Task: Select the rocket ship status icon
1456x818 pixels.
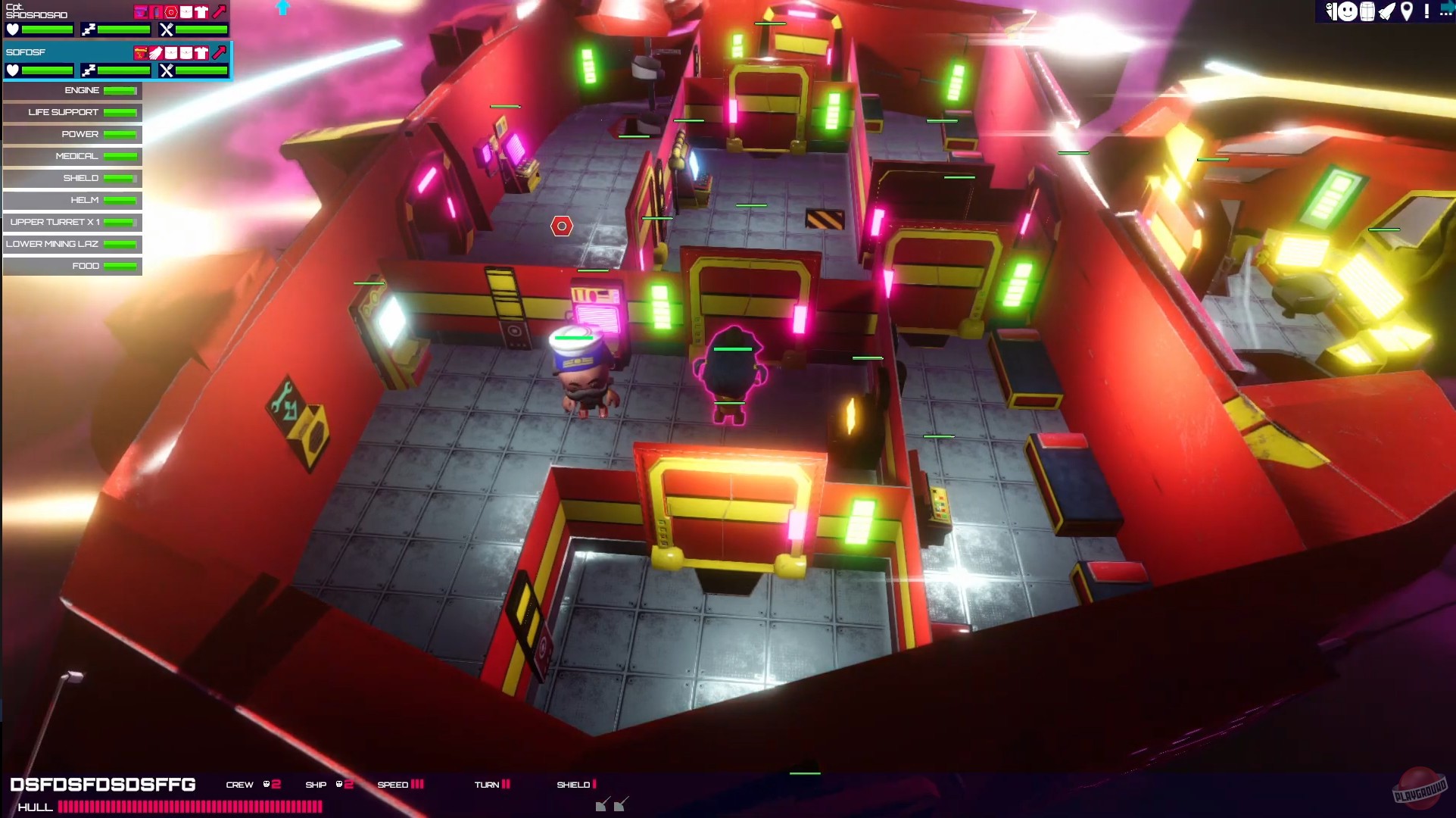Action: [x=1387, y=11]
